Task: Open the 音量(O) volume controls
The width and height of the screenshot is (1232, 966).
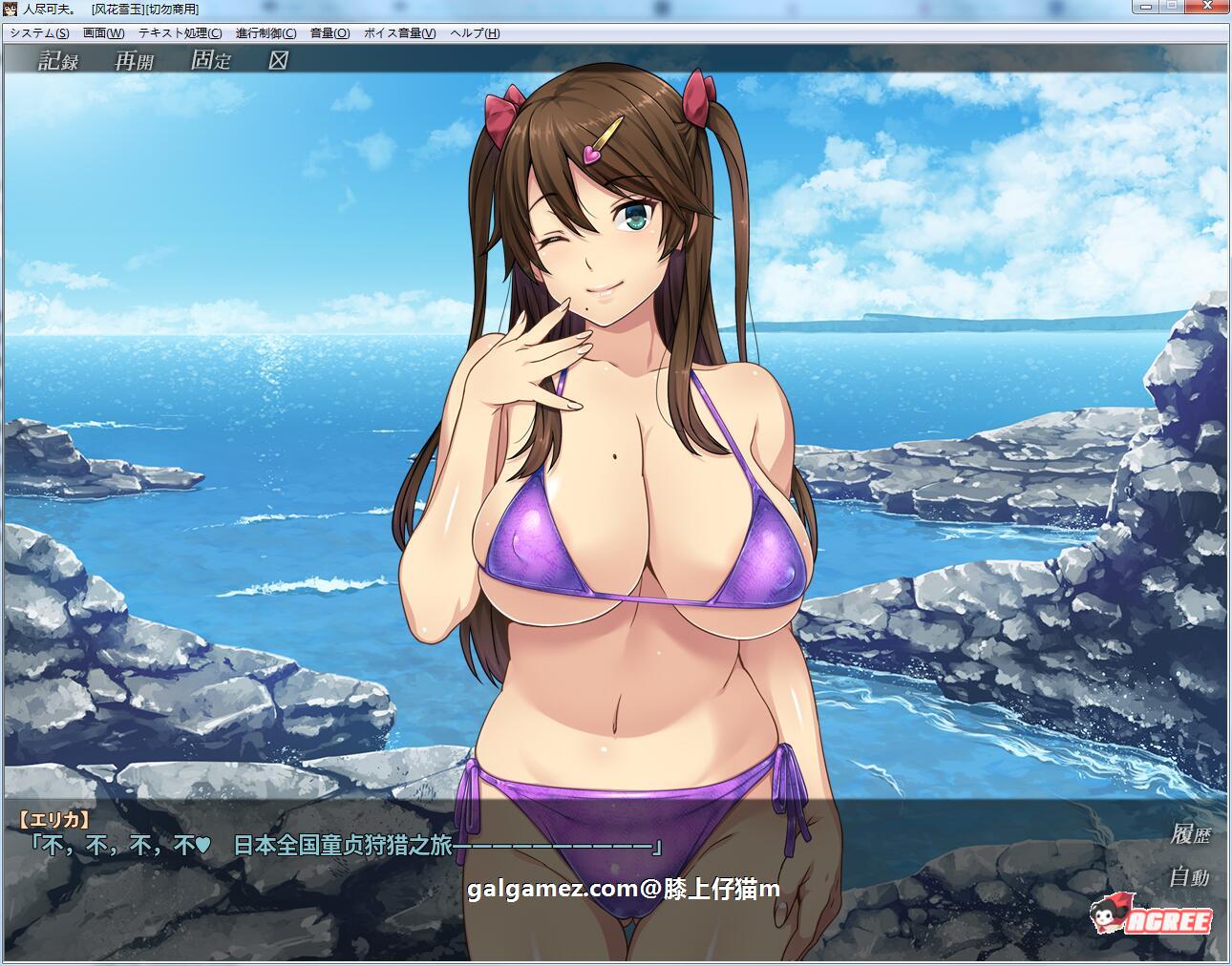Action: pyautogui.click(x=329, y=32)
